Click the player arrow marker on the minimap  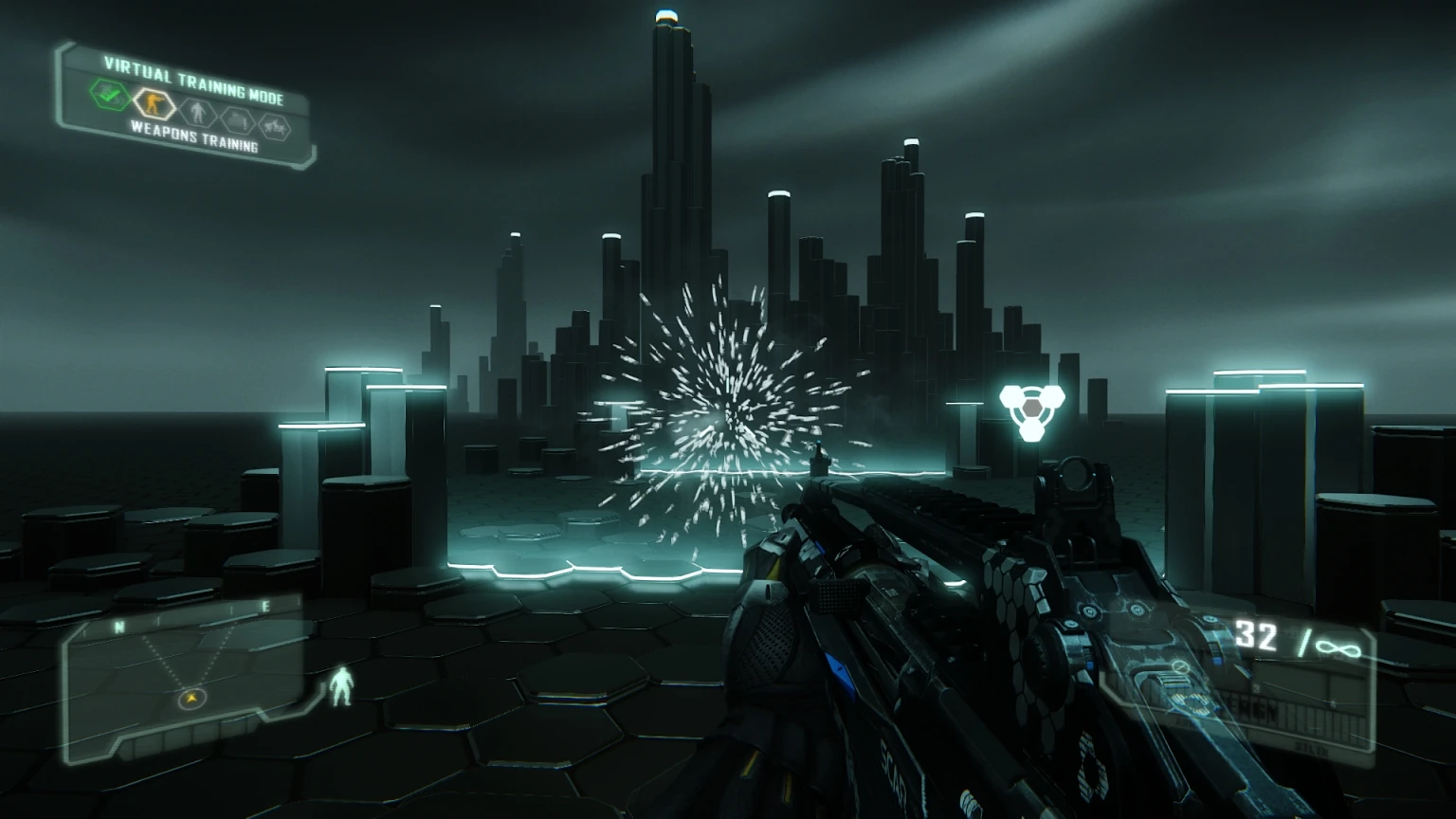click(x=191, y=698)
